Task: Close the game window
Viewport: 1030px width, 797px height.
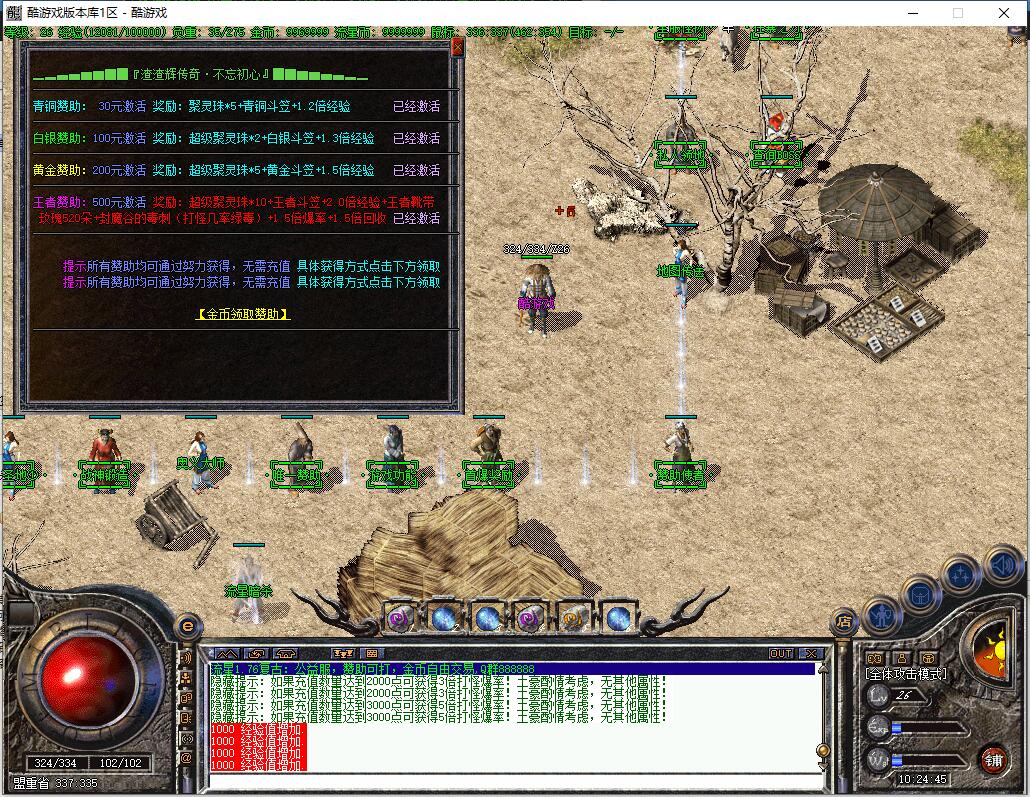Action: [x=1004, y=13]
